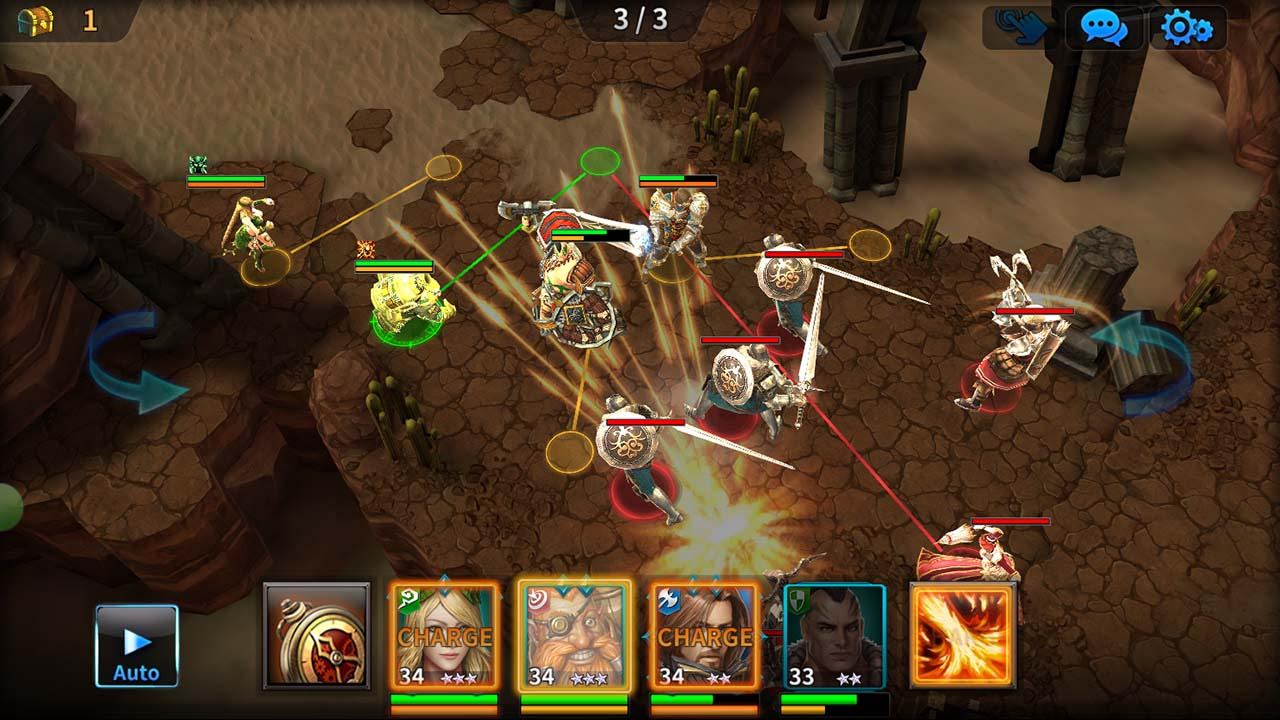Activate the fire swirl skill
This screenshot has height=720, width=1280.
(963, 636)
